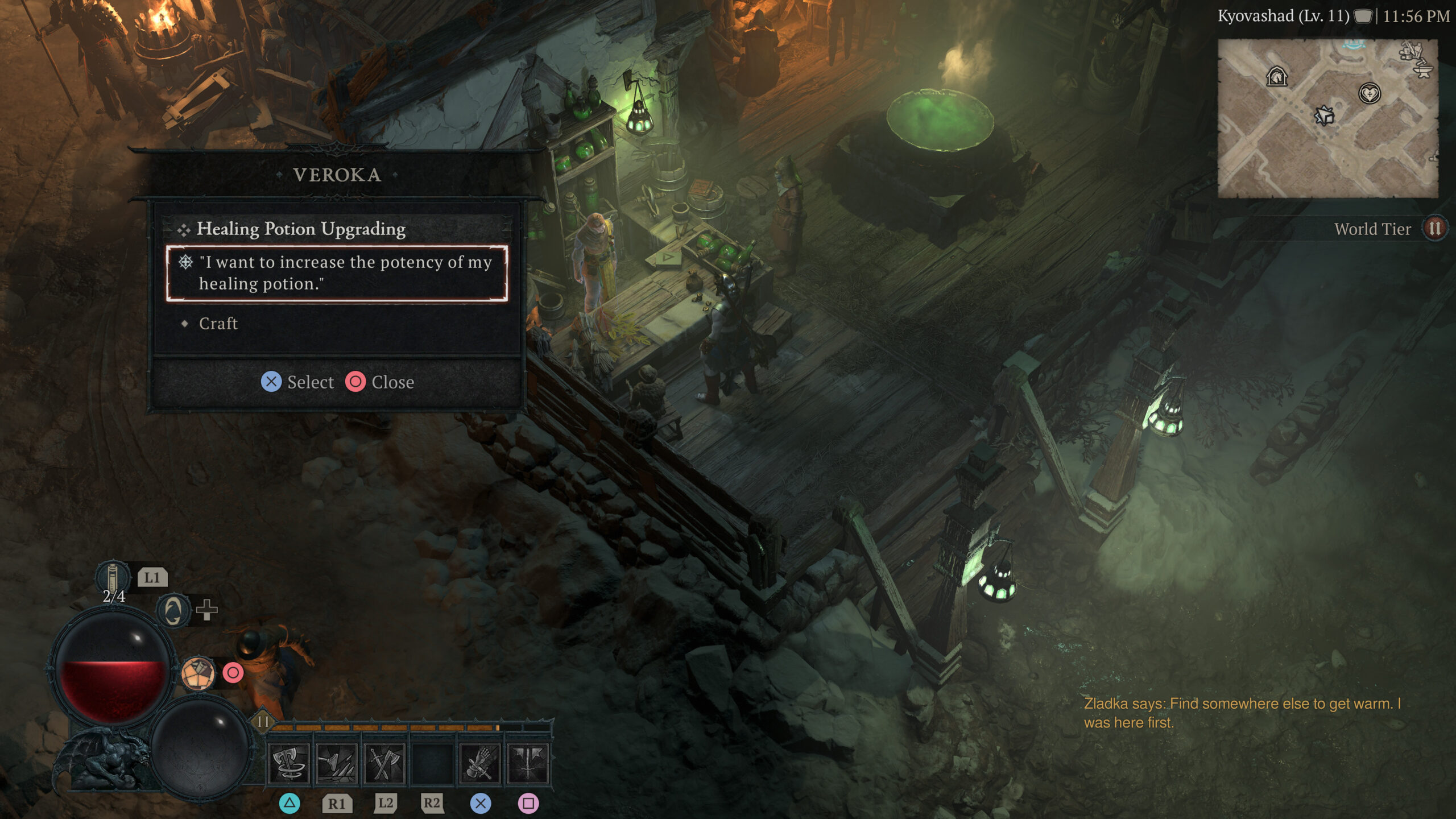The height and width of the screenshot is (819, 1456).
Task: Click the player arrow marker on the minimap
Action: click(1325, 116)
